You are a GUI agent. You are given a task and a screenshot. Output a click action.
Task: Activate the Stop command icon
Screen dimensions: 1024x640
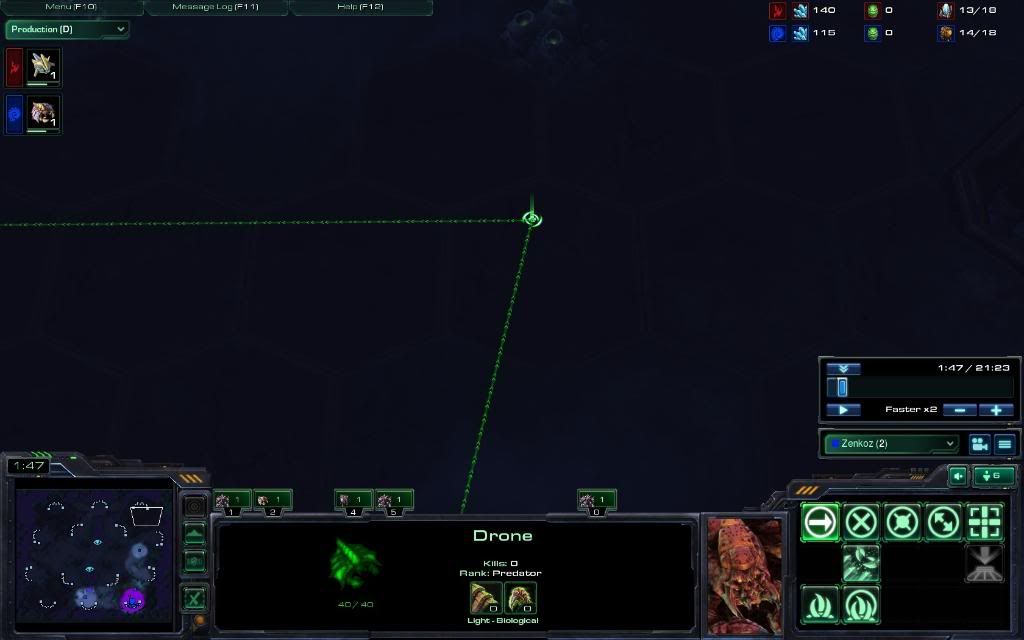pos(861,522)
